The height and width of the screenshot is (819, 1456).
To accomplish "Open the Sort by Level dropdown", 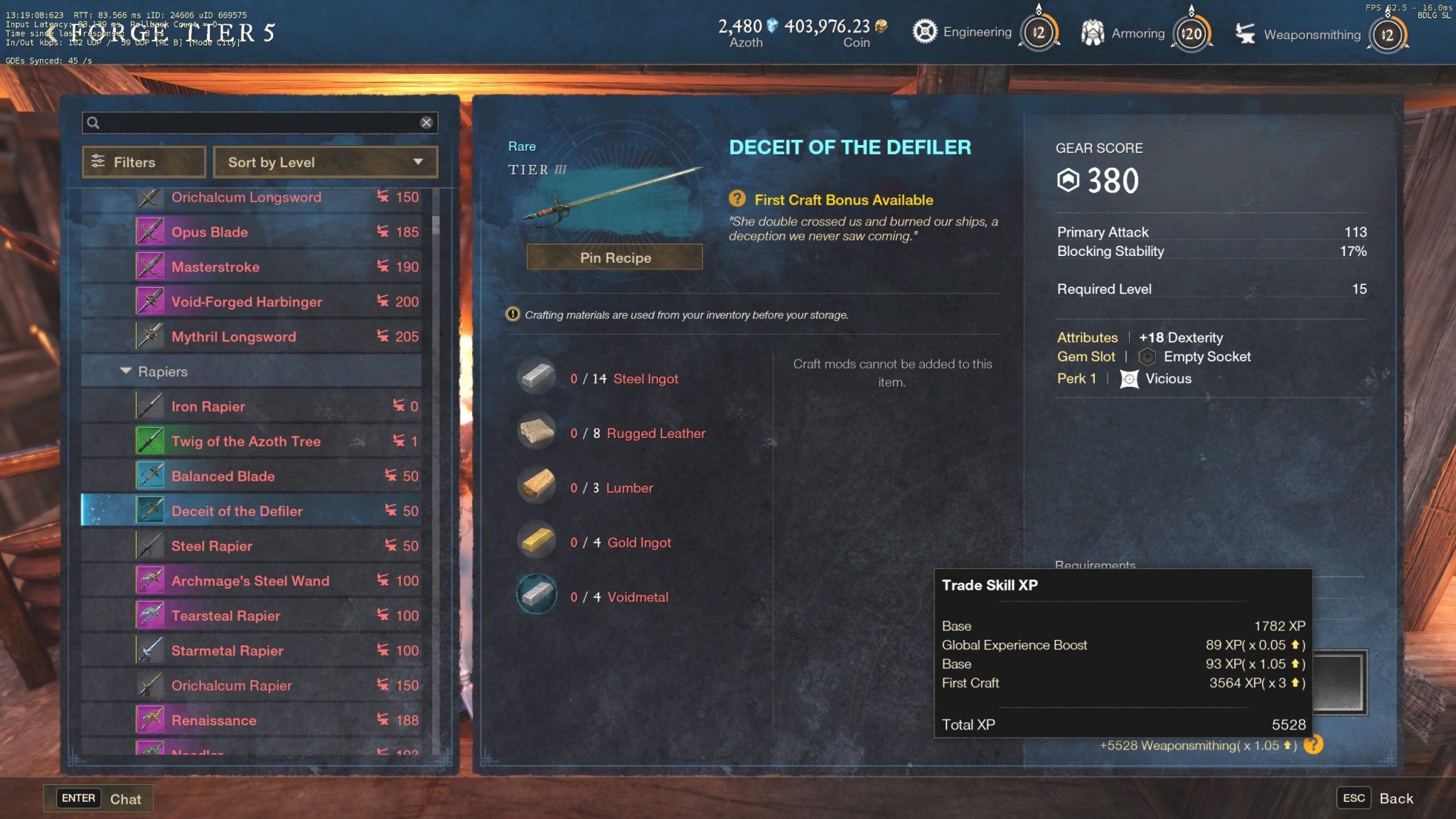I will 325,162.
